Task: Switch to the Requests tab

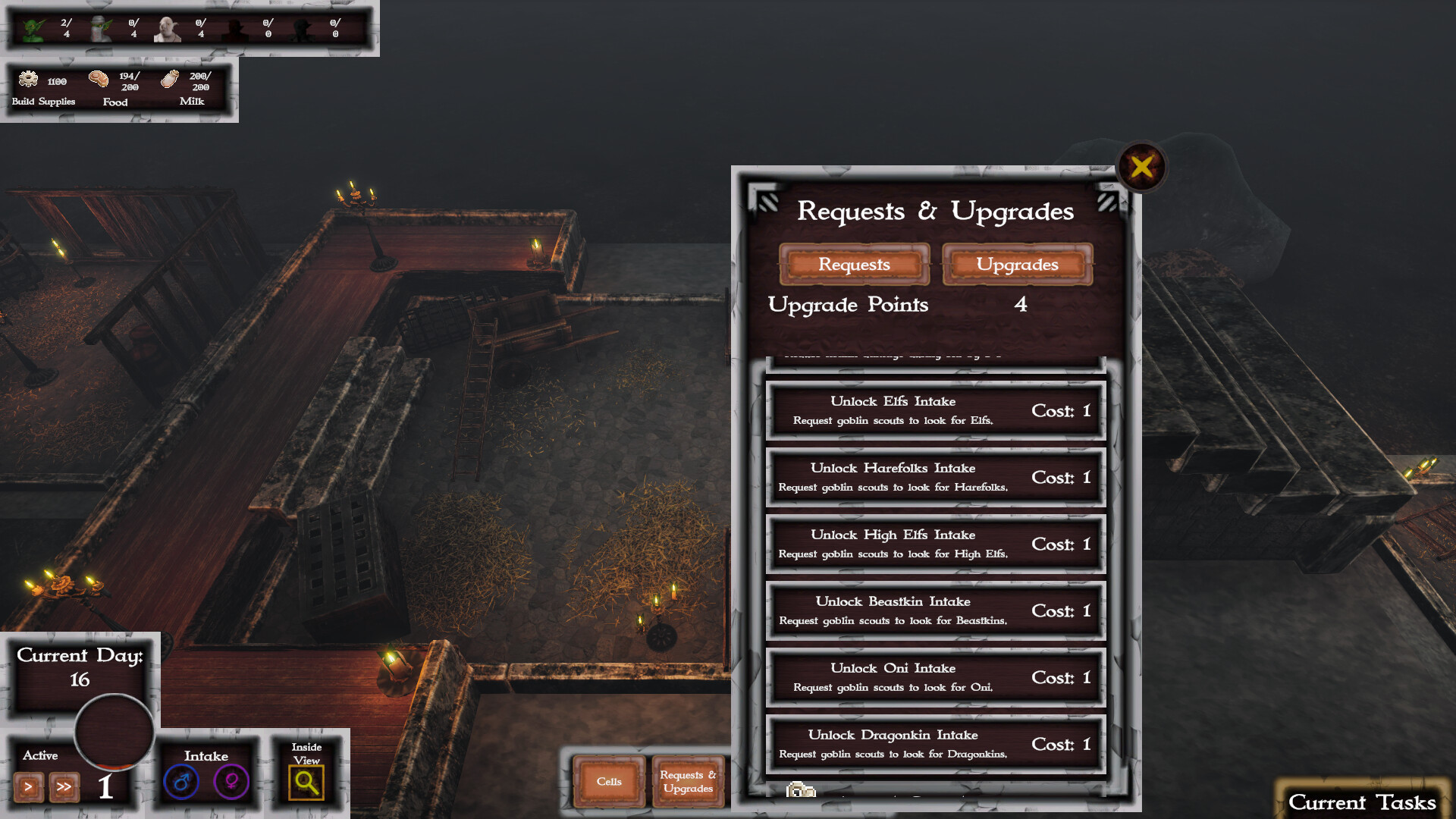Action: click(854, 265)
